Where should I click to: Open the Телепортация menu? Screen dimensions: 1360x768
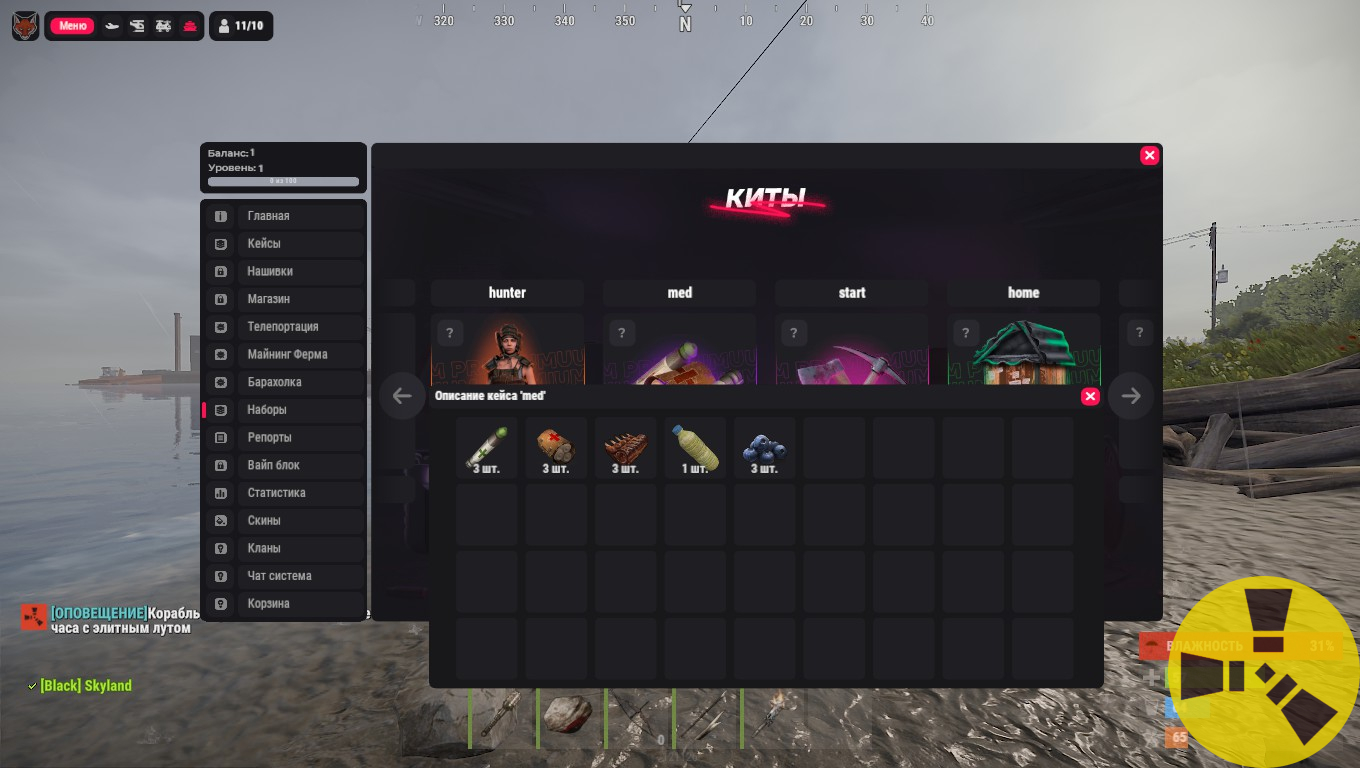(x=284, y=327)
